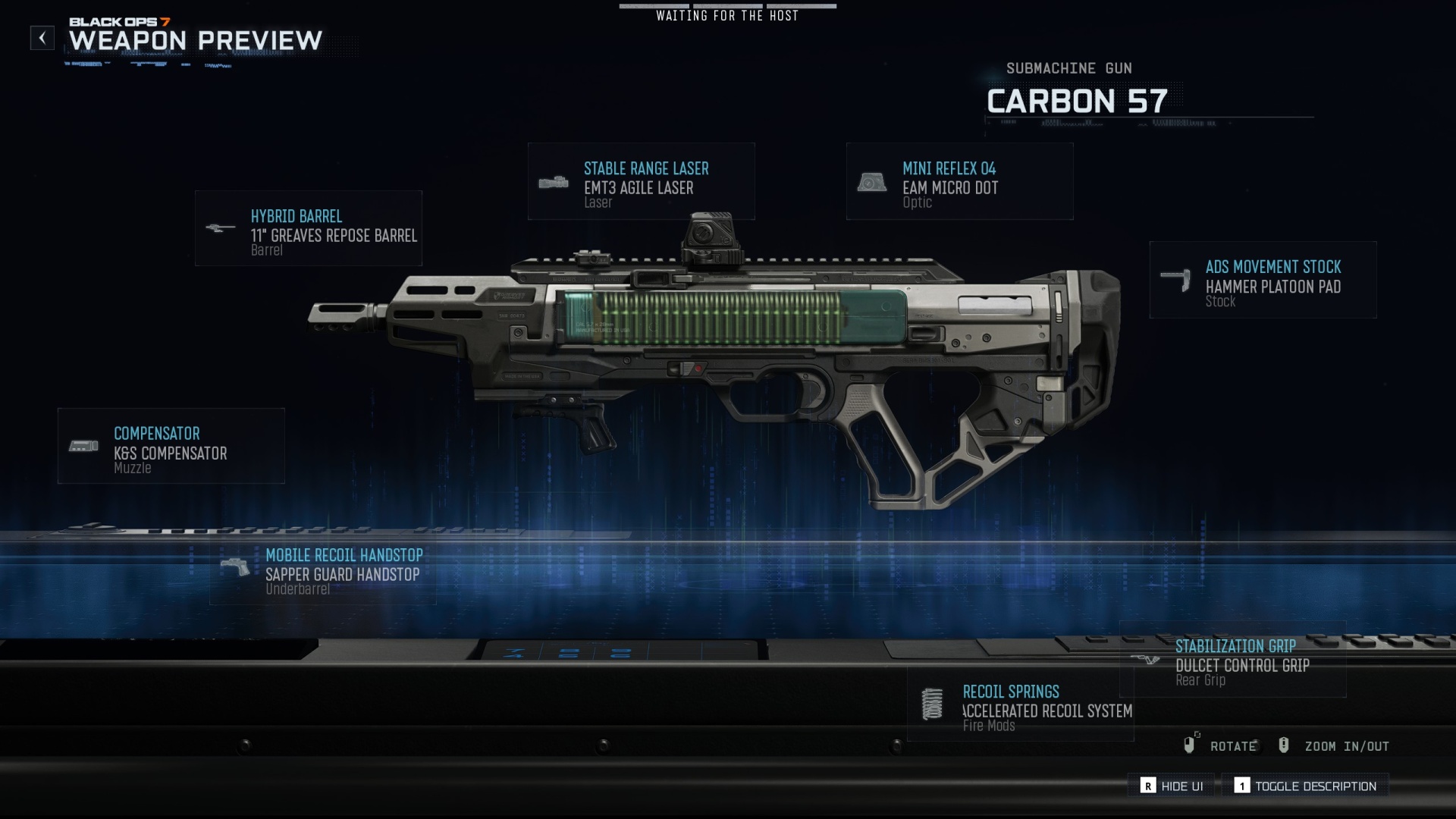This screenshot has width=1456, height=819.
Task: Click the Stable Range Laser icon
Action: pyautogui.click(x=555, y=182)
